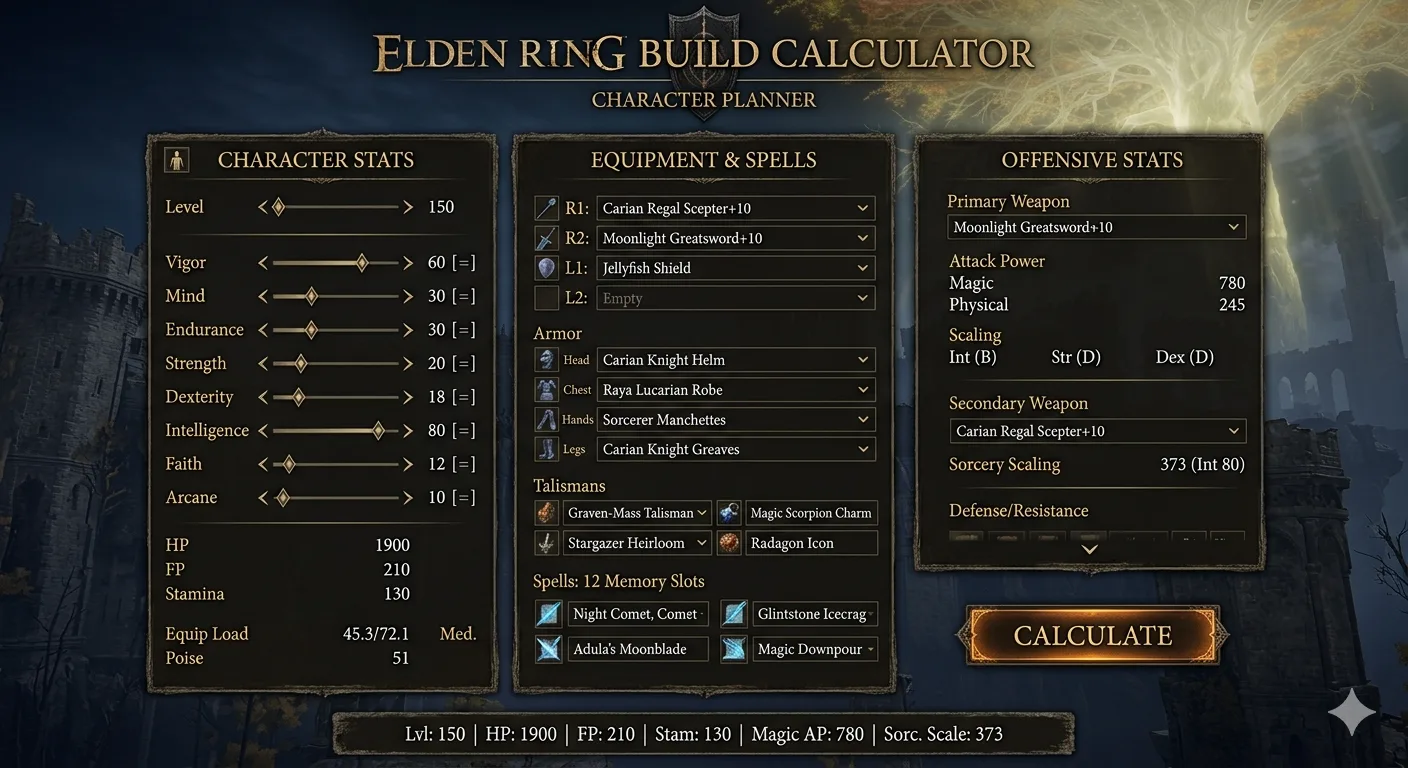Click the Legs greaves armor icon

pyautogui.click(x=546, y=449)
